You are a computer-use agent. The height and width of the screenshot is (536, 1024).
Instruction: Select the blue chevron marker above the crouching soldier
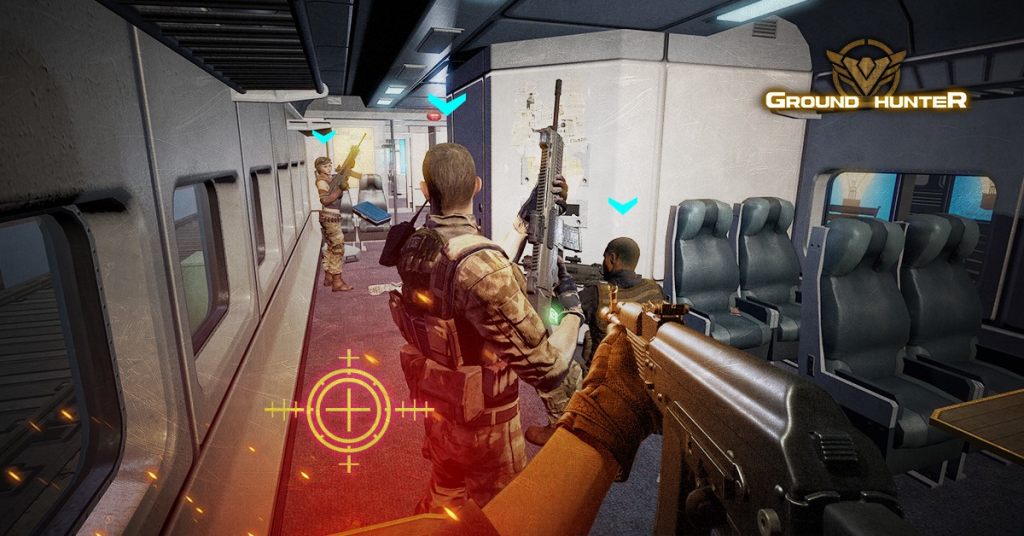click(622, 206)
